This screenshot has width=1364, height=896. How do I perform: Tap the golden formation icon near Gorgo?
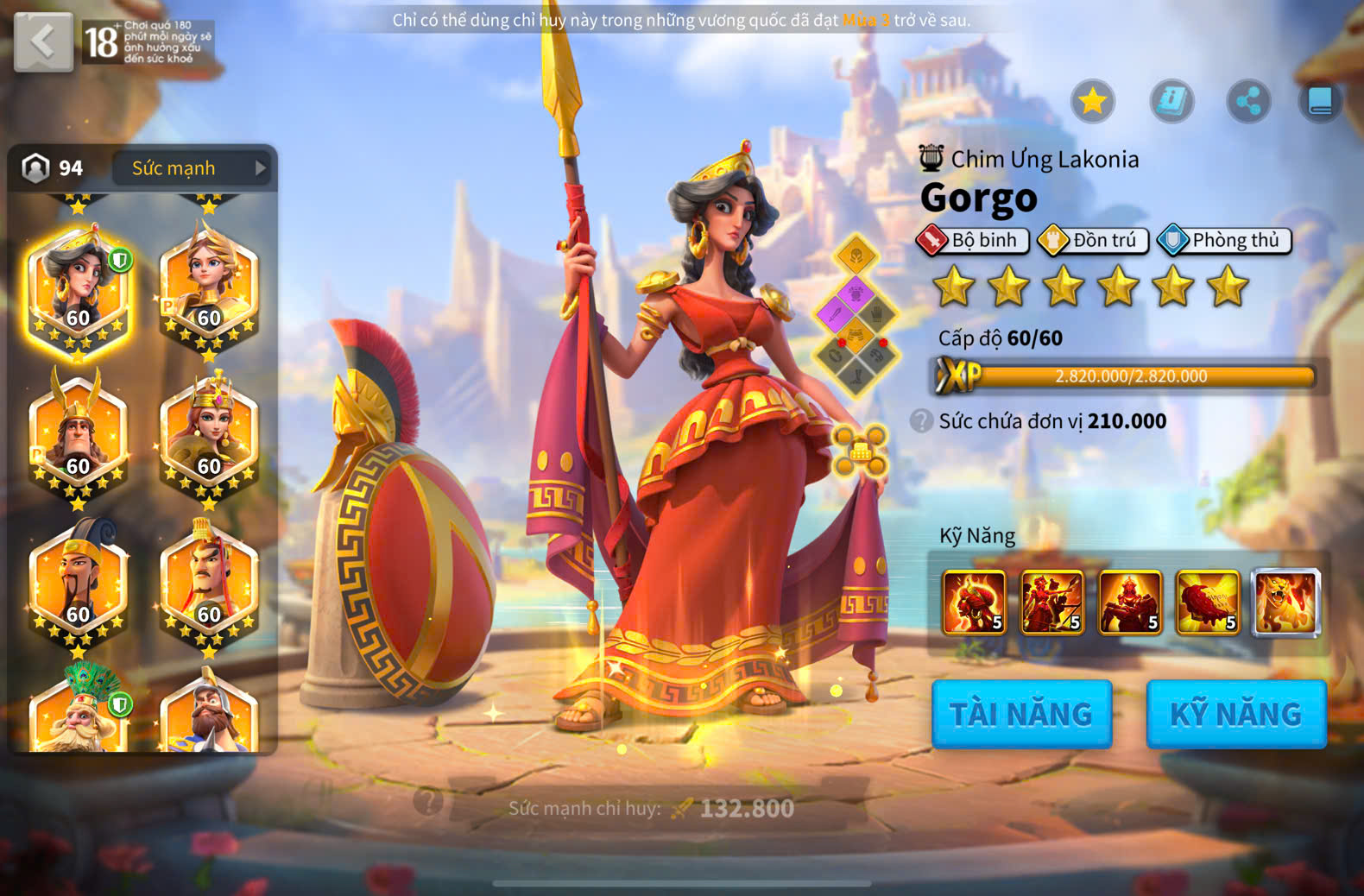tap(860, 451)
